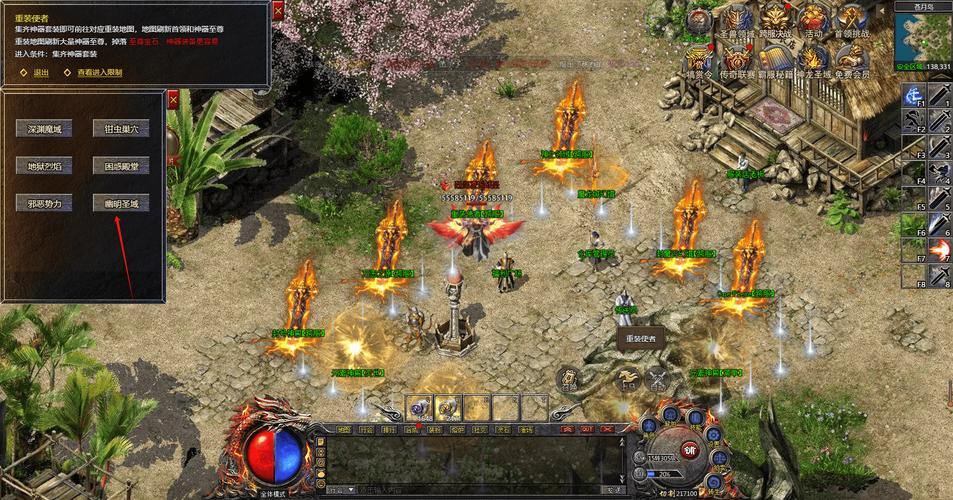This screenshot has height=500, width=953.
Task: Open the 首领挑战 boss challenge icon
Action: (x=851, y=20)
